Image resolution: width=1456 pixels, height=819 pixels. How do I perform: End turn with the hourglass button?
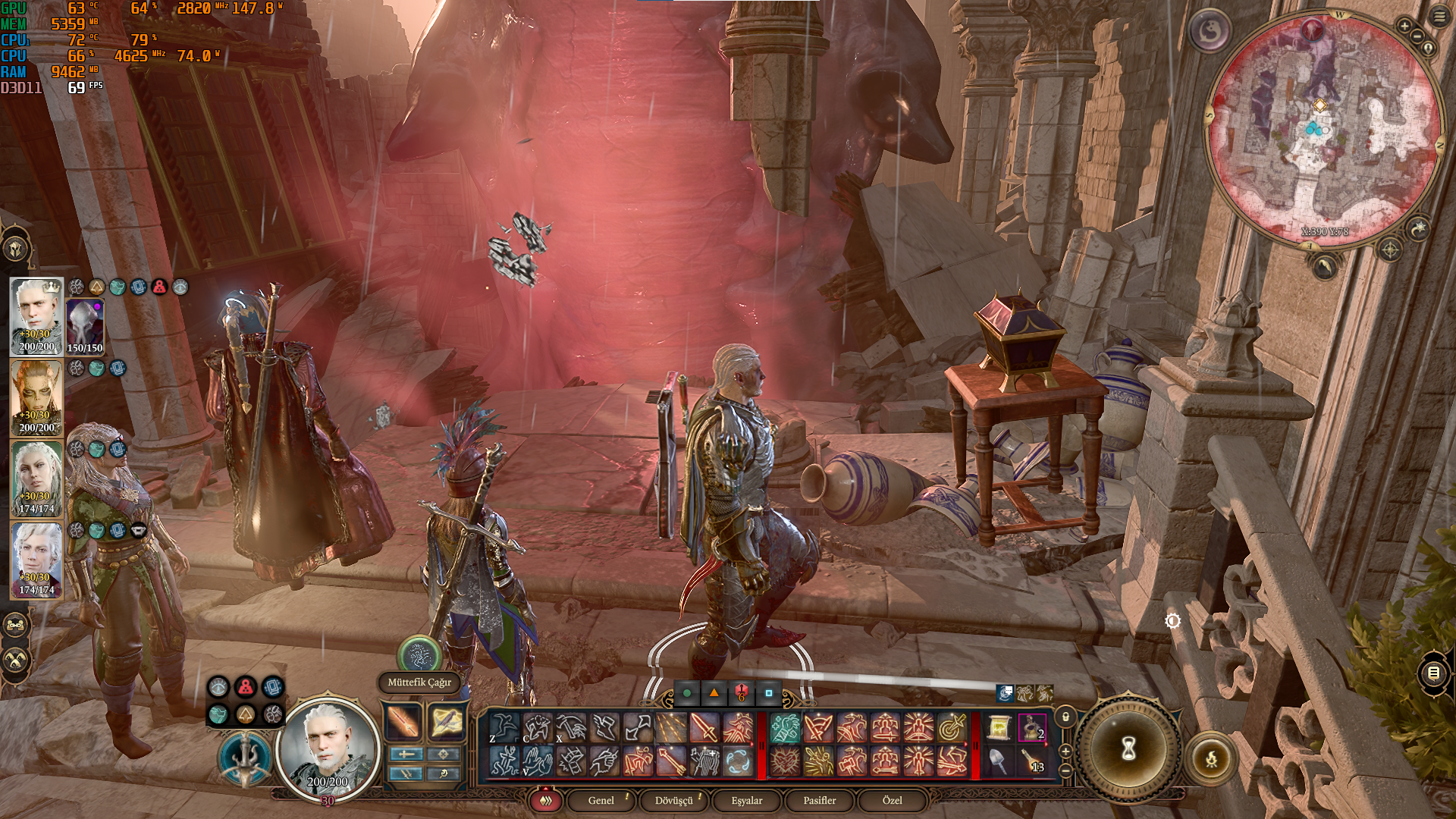click(1128, 749)
